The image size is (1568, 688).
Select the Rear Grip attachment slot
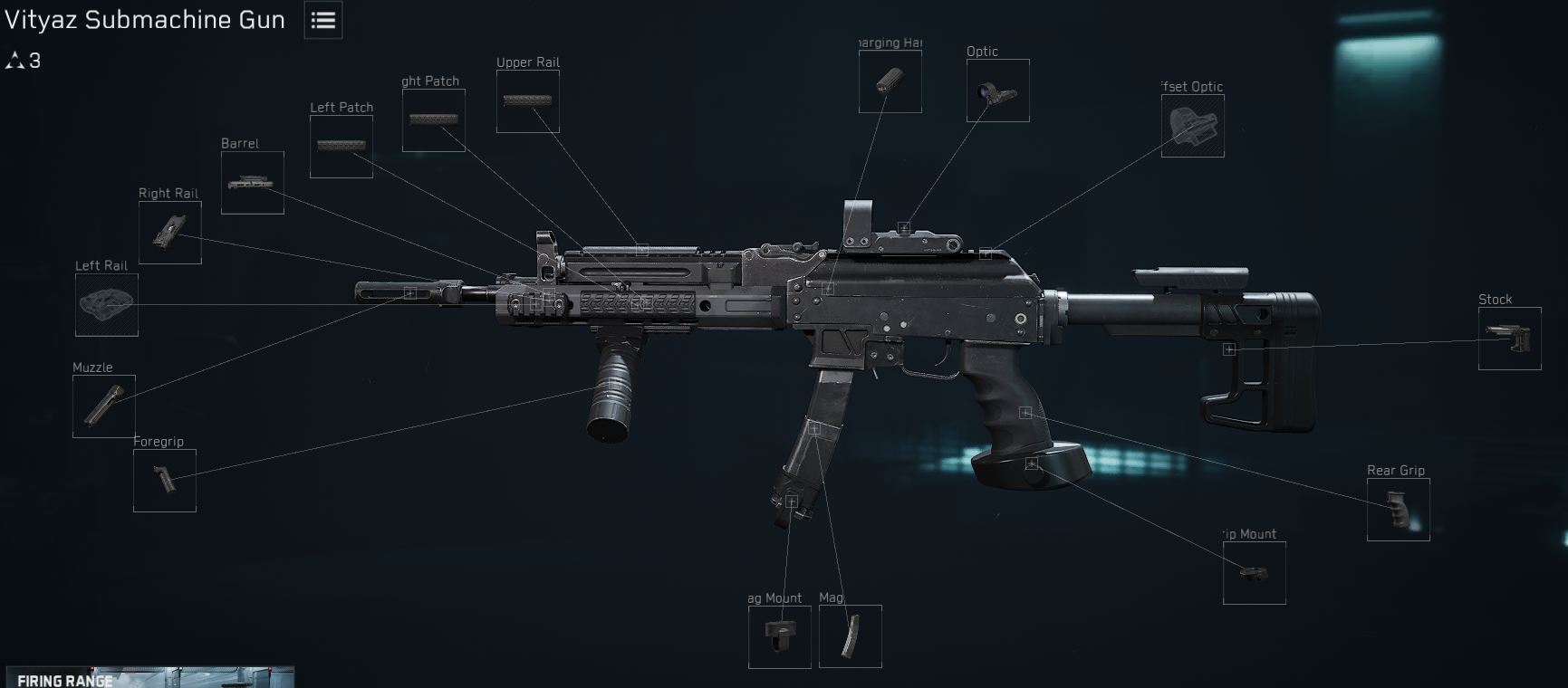coord(1398,508)
